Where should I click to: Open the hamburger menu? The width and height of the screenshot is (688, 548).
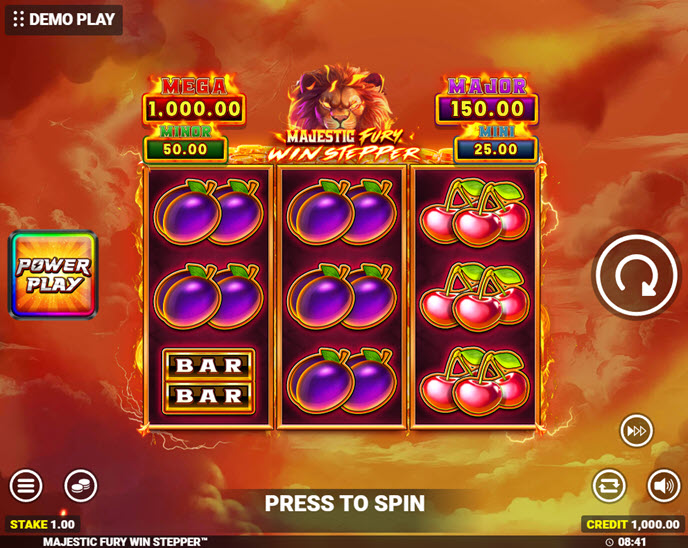[26, 486]
